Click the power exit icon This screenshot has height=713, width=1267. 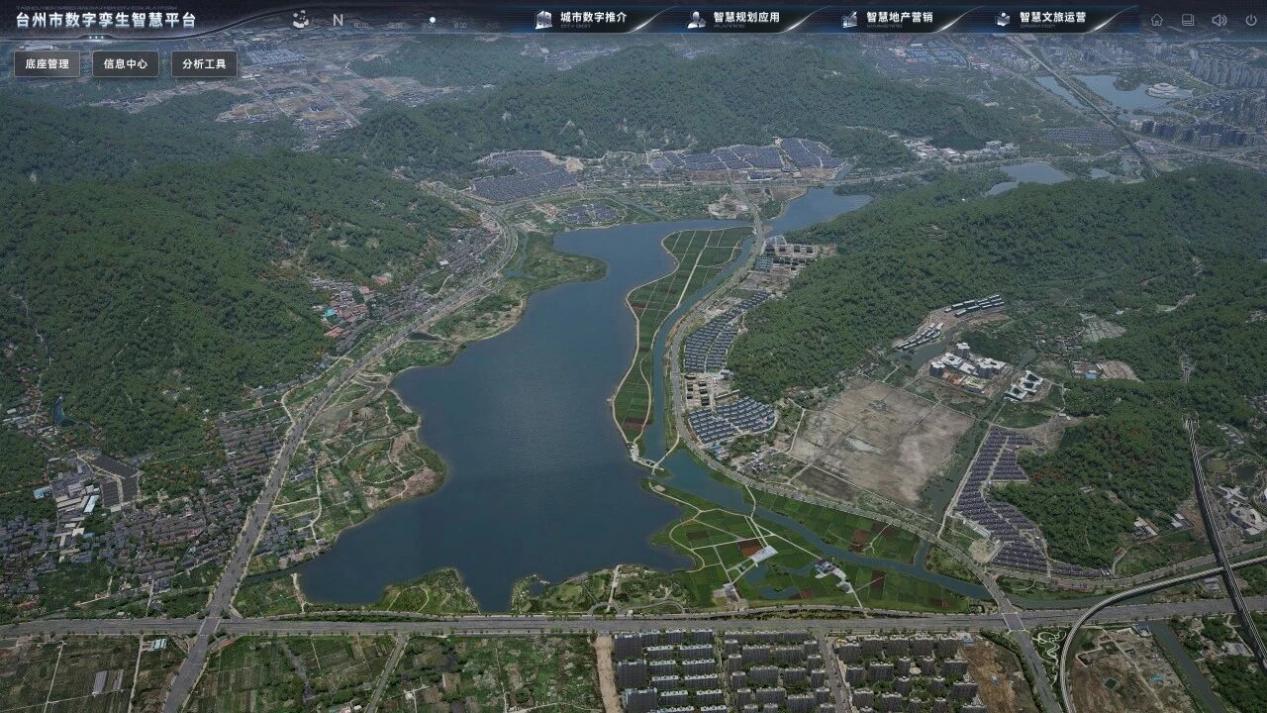(x=1250, y=19)
